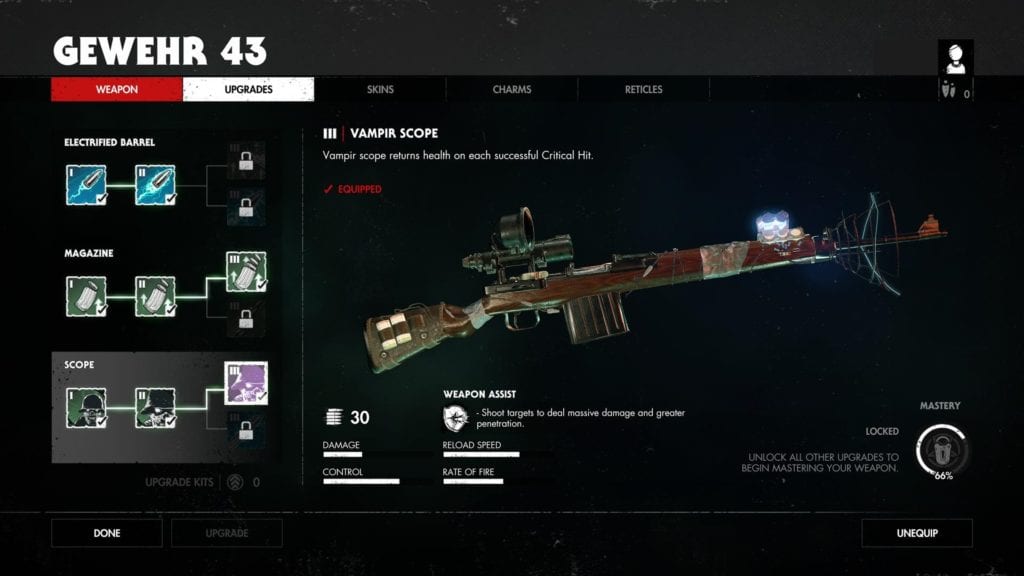1024x576 pixels.
Task: Choose the tier II Magazine upgrade
Action: [155, 296]
